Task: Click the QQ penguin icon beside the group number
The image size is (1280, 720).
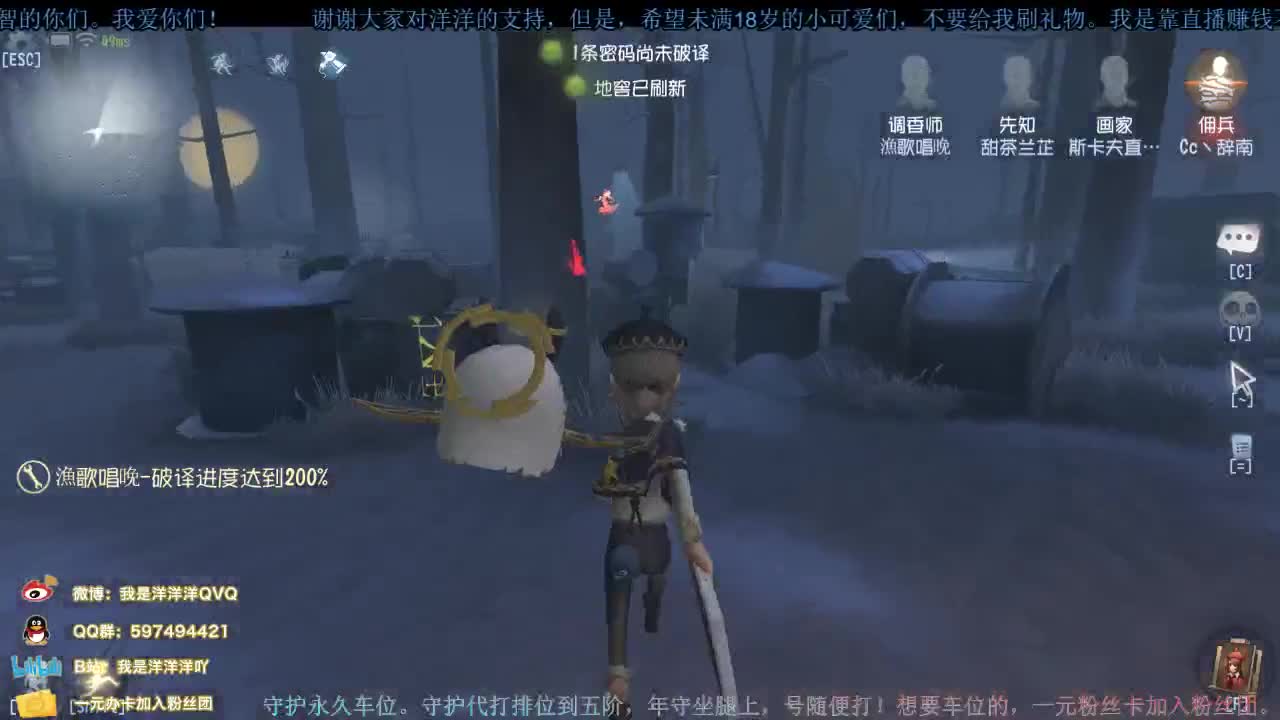Action: point(36,631)
